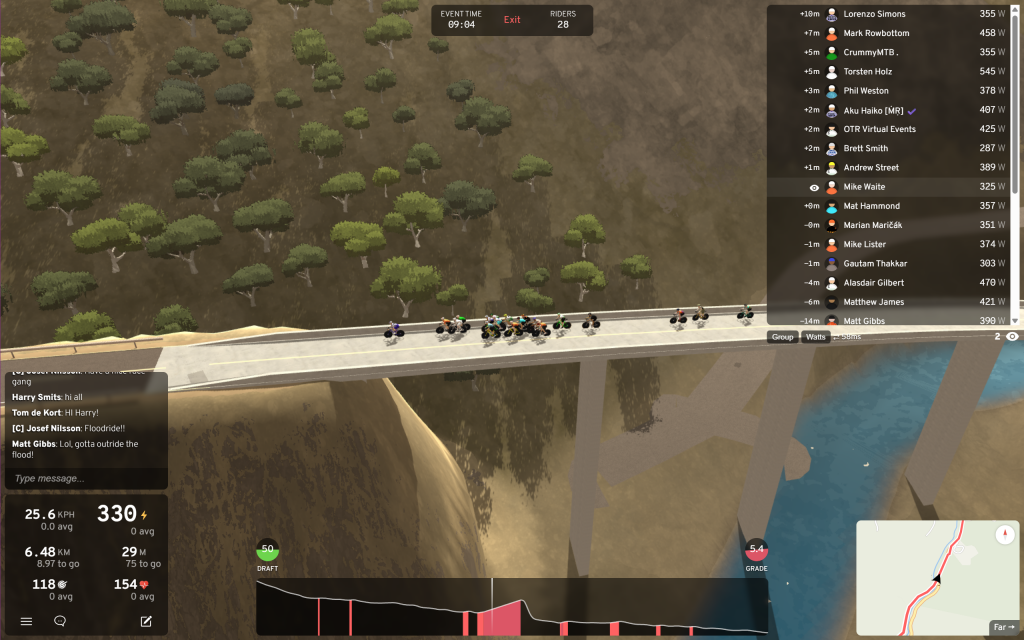
Task: Open the route minimap
Action: [930, 578]
